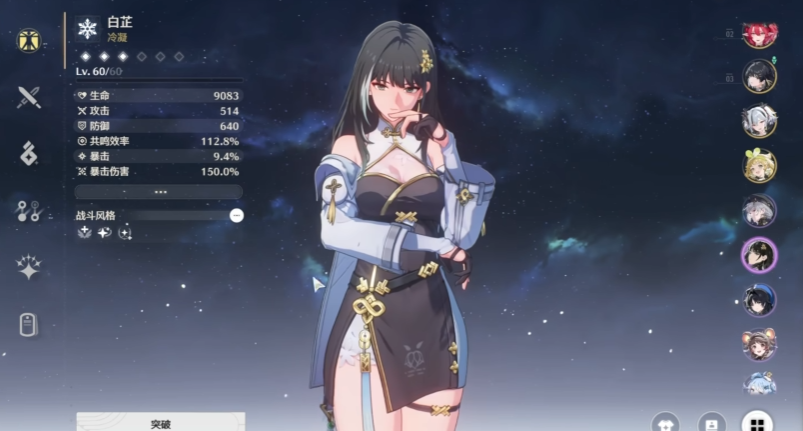This screenshot has width=803, height=431.
Task: Select the red-haired character portrait
Action: 759,35
